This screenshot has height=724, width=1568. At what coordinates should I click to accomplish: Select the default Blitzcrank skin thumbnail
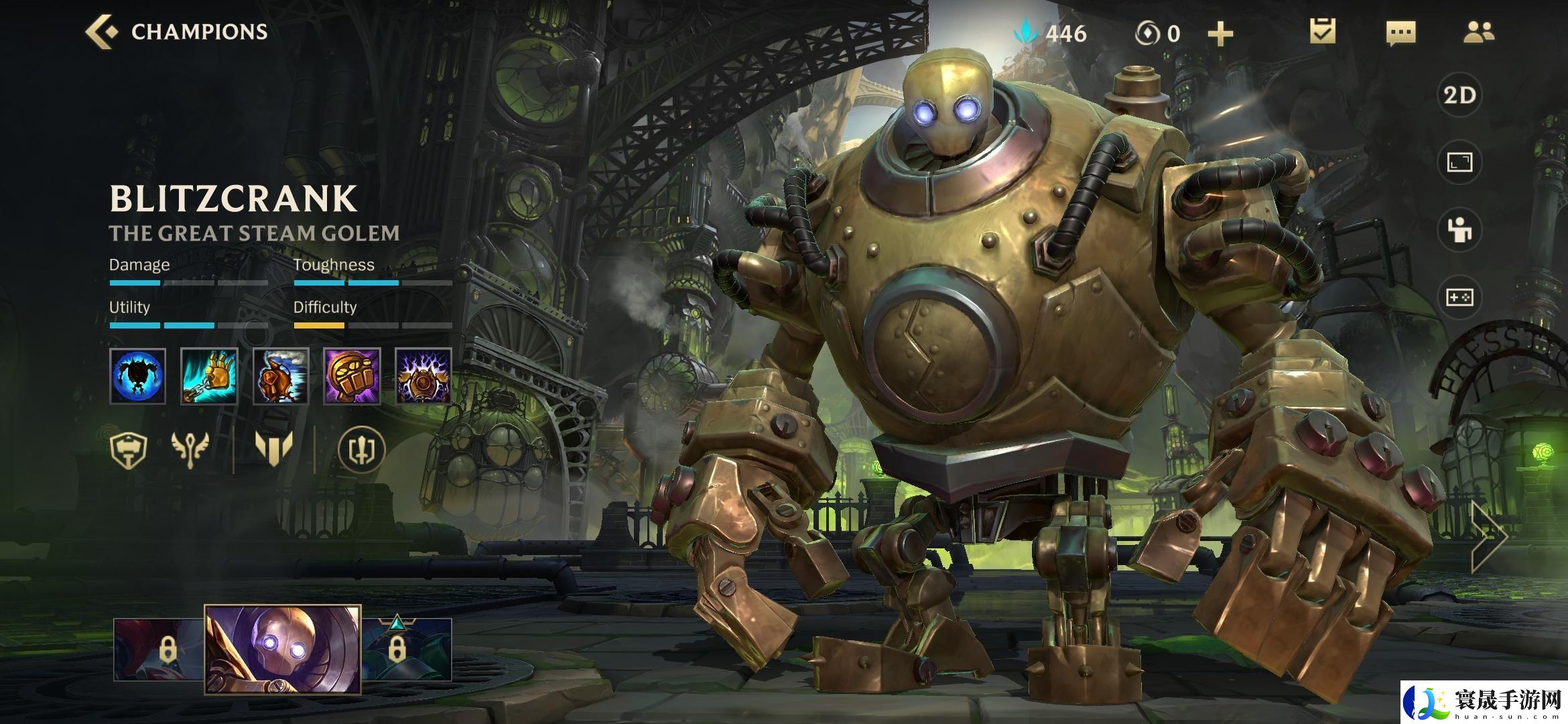tap(283, 648)
